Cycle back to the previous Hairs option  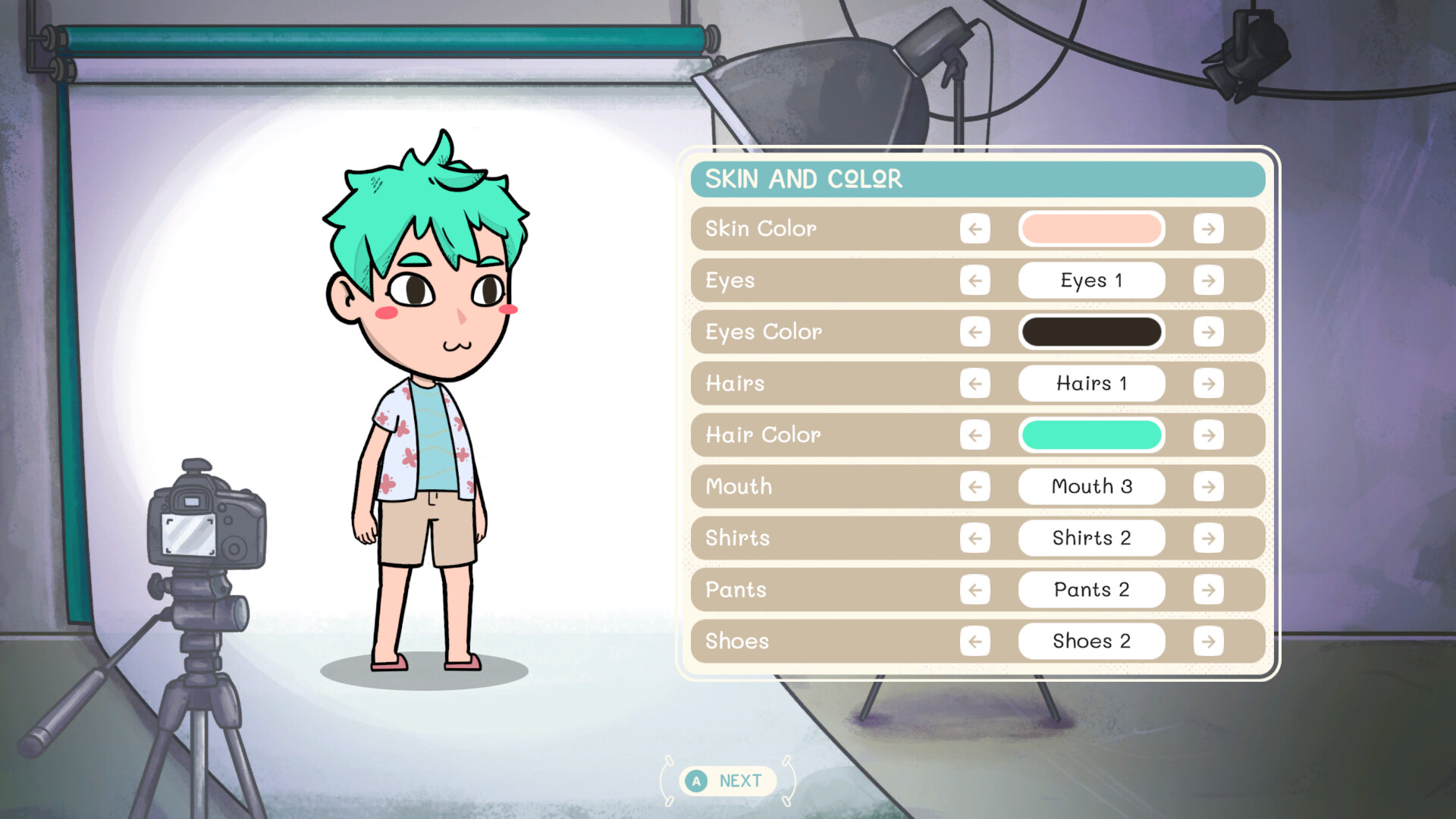[x=975, y=384]
